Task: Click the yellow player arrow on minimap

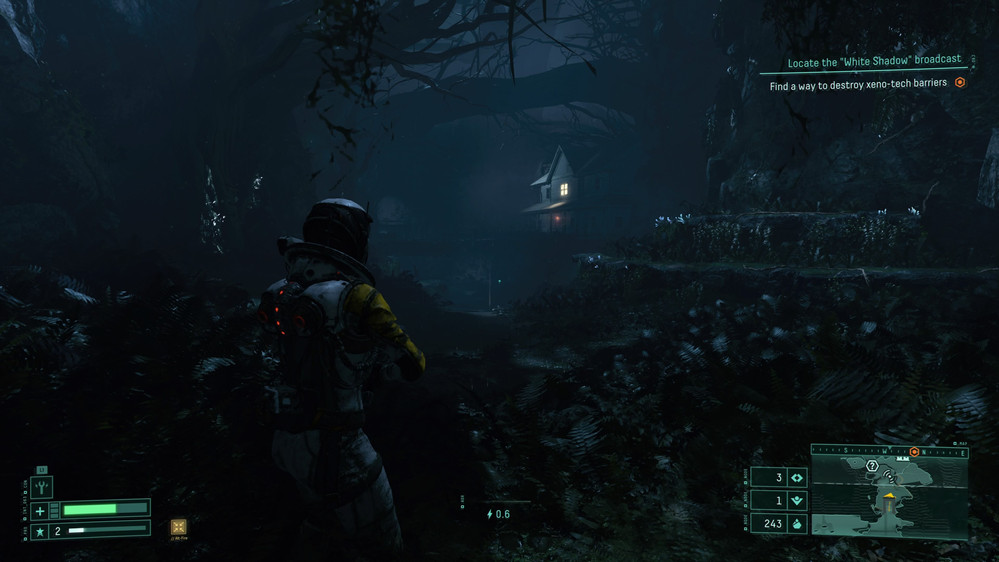Action: click(888, 495)
